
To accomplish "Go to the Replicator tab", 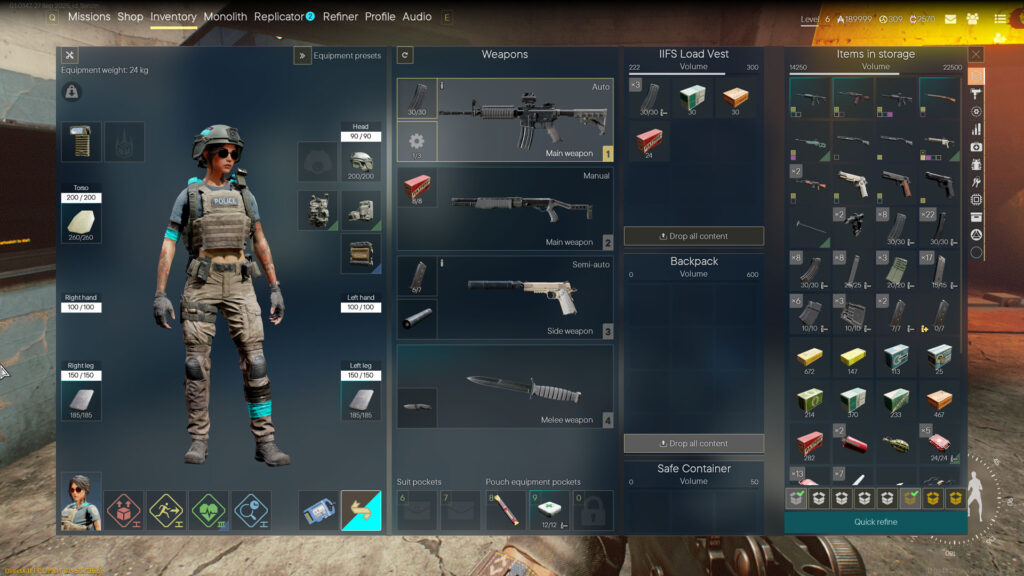I will (x=279, y=17).
